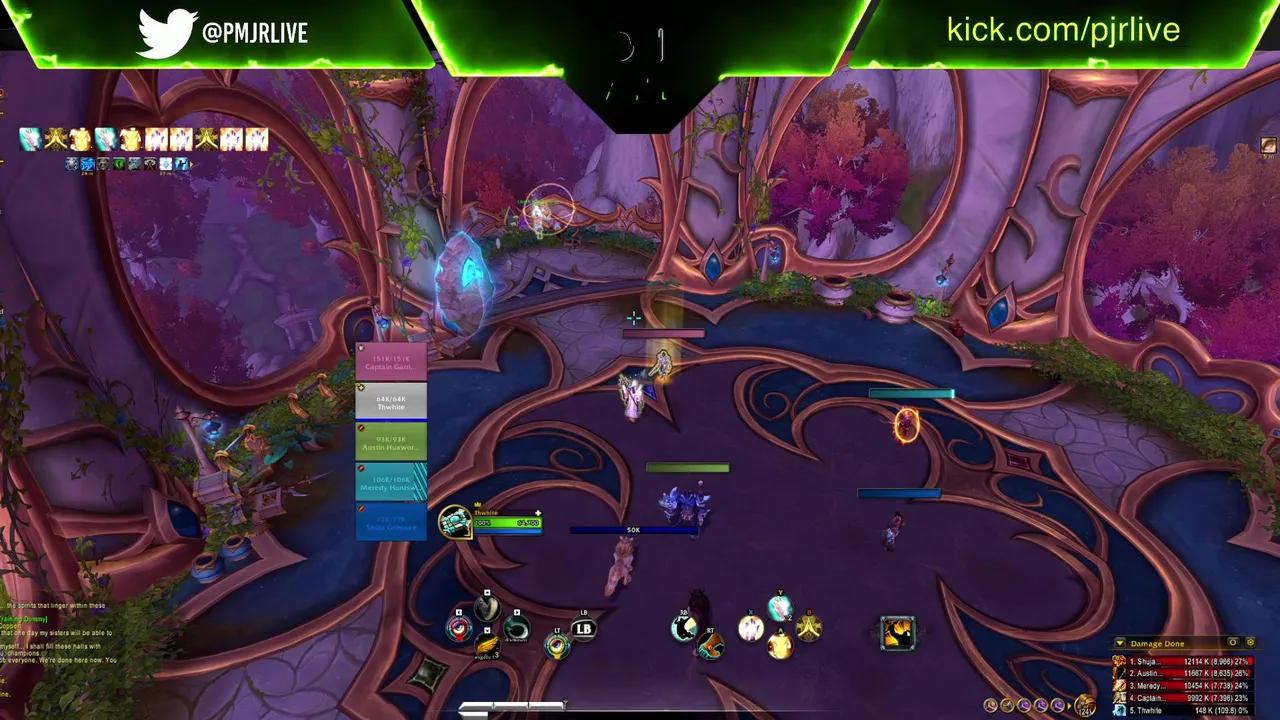Target Thwhite's grey party frame

coord(392,402)
